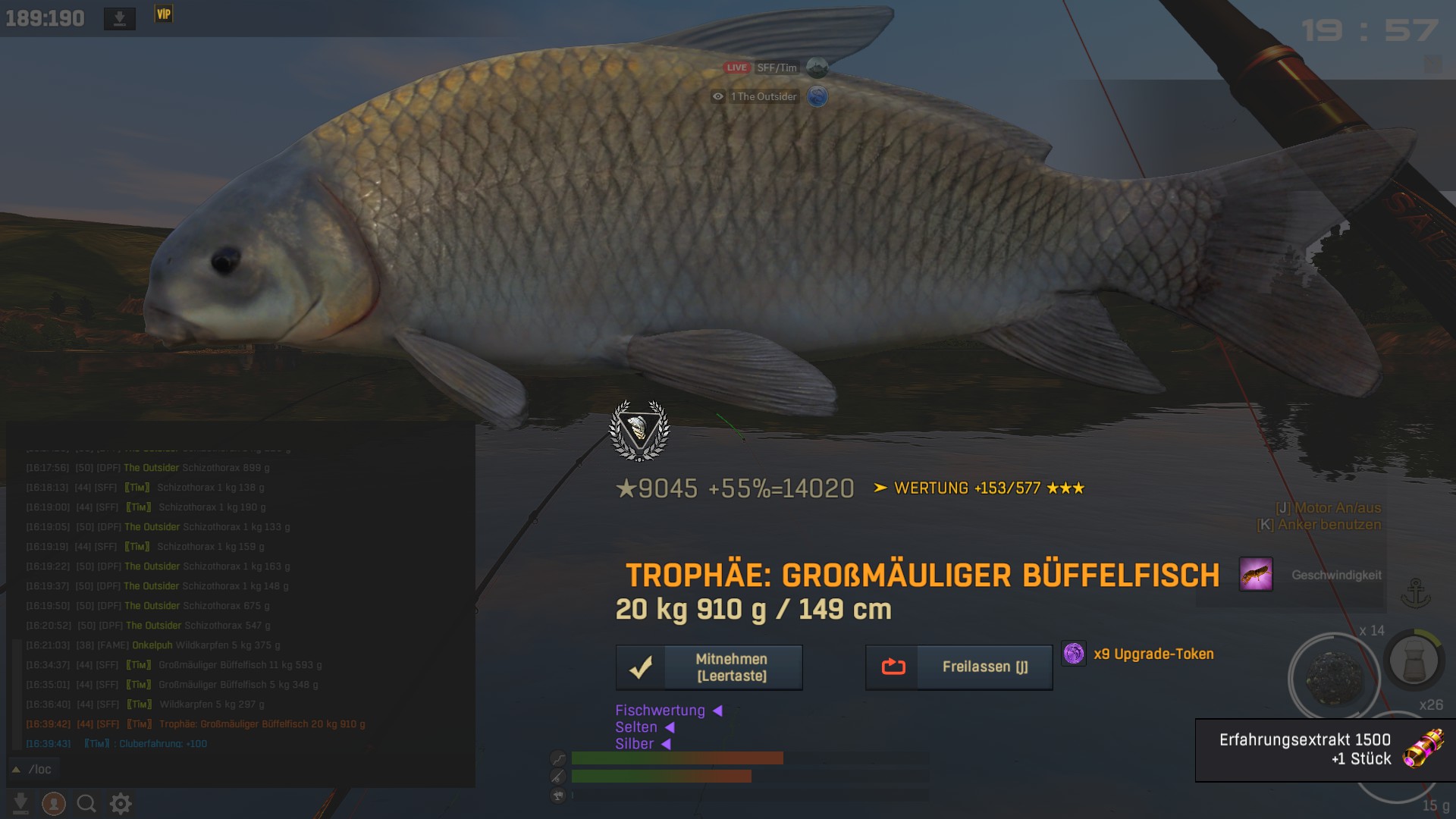Viewport: 1456px width, 819px height.
Task: Keep the fish with Mitnehmen
Action: (x=709, y=667)
